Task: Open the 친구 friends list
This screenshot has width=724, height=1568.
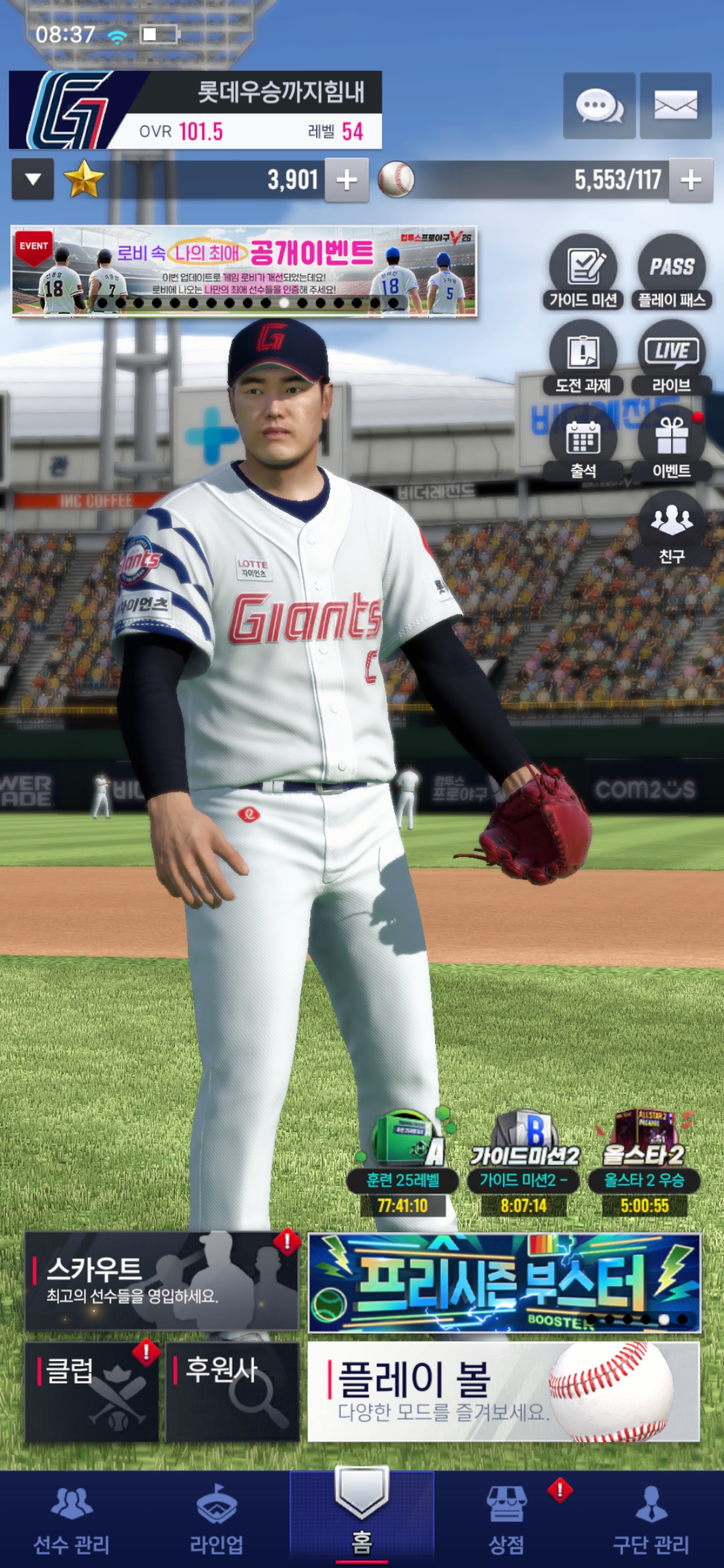Action: point(671,529)
